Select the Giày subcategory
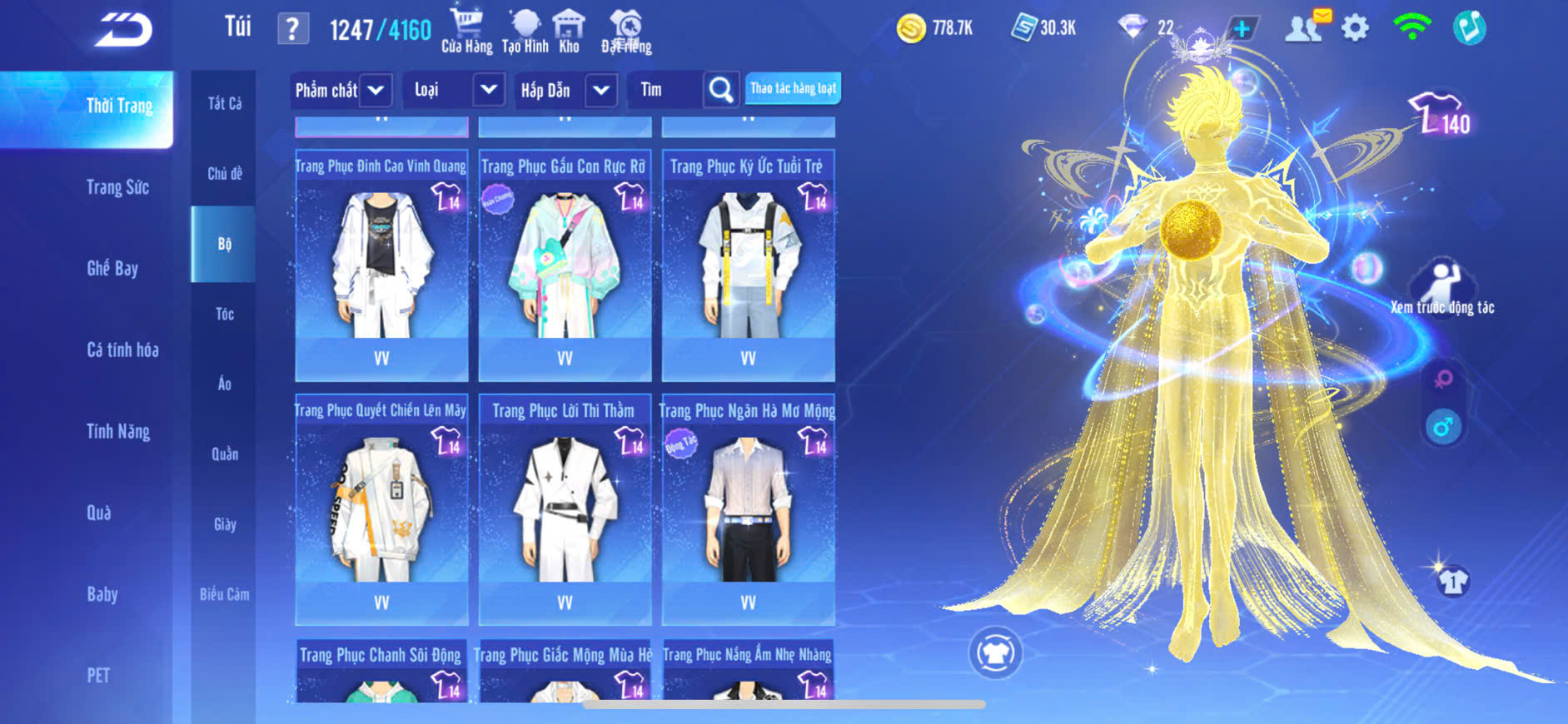Viewport: 1568px width, 724px height. 225,524
